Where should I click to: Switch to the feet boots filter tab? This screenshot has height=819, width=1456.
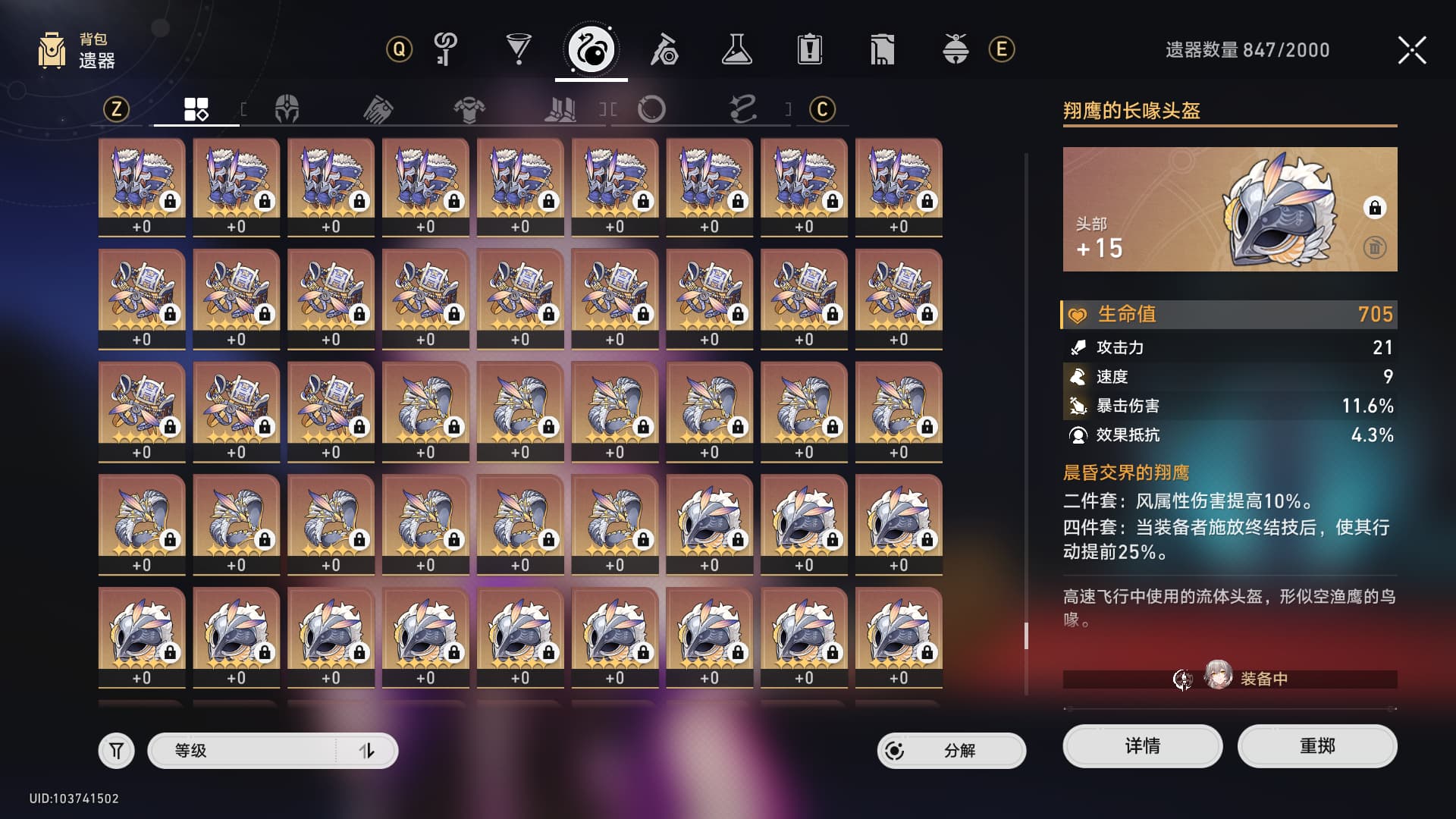click(x=560, y=109)
